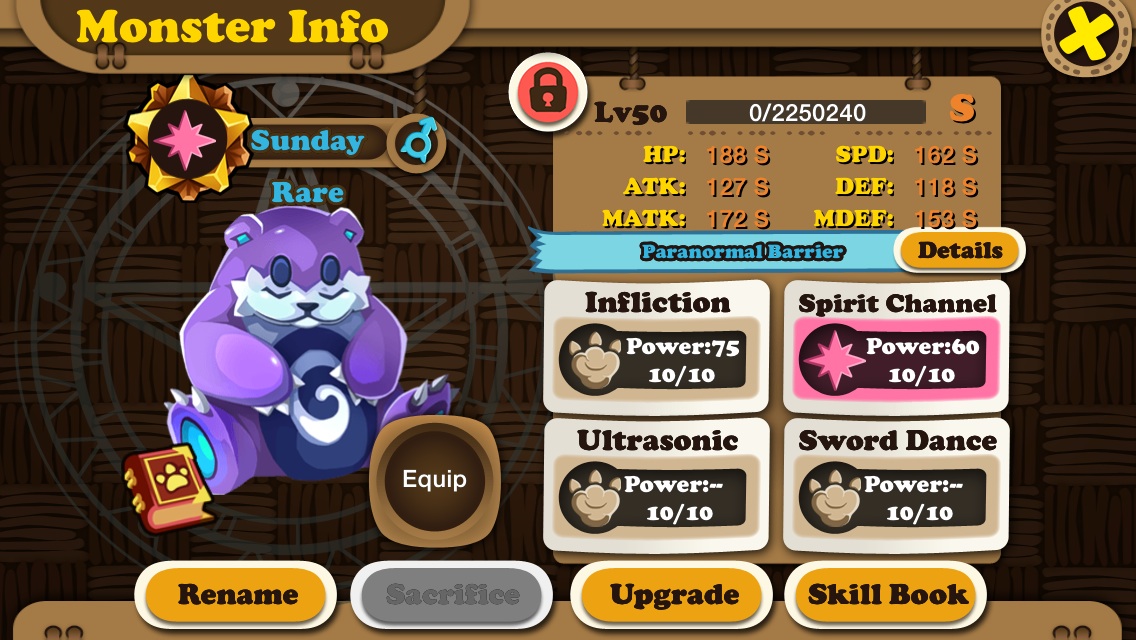Select the Ultrasonic skill
Image resolution: width=1136 pixels, height=640 pixels.
point(656,484)
